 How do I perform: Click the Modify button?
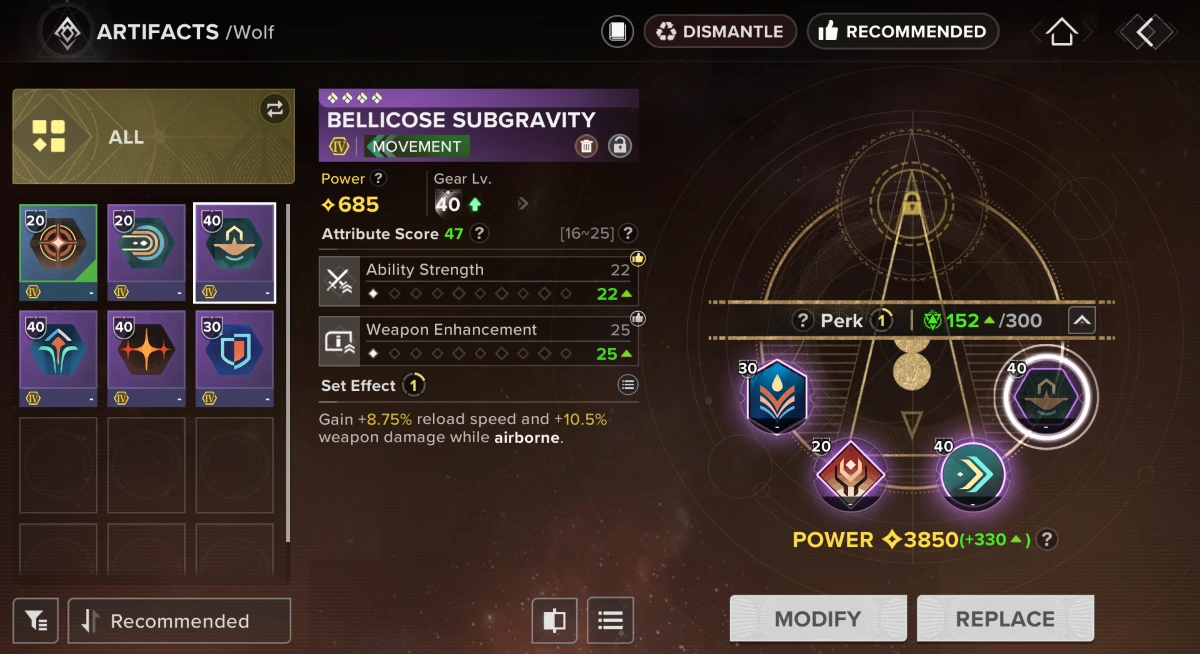click(818, 619)
